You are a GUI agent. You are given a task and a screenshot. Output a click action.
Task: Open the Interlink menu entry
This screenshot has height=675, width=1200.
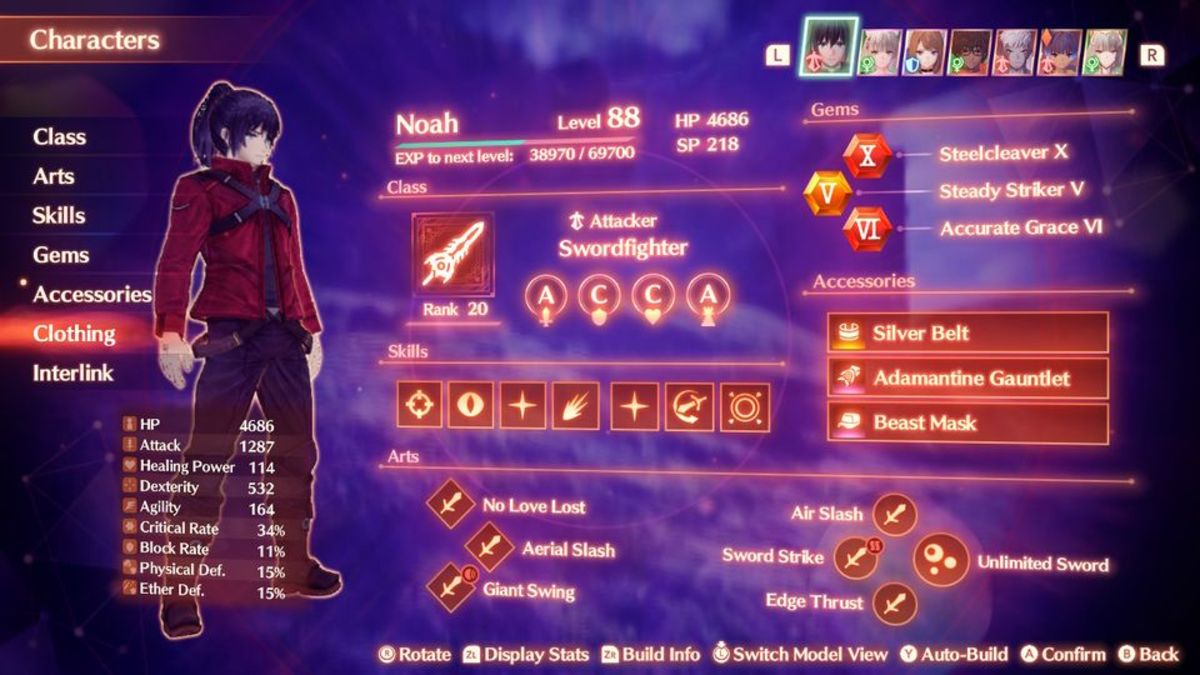click(73, 373)
